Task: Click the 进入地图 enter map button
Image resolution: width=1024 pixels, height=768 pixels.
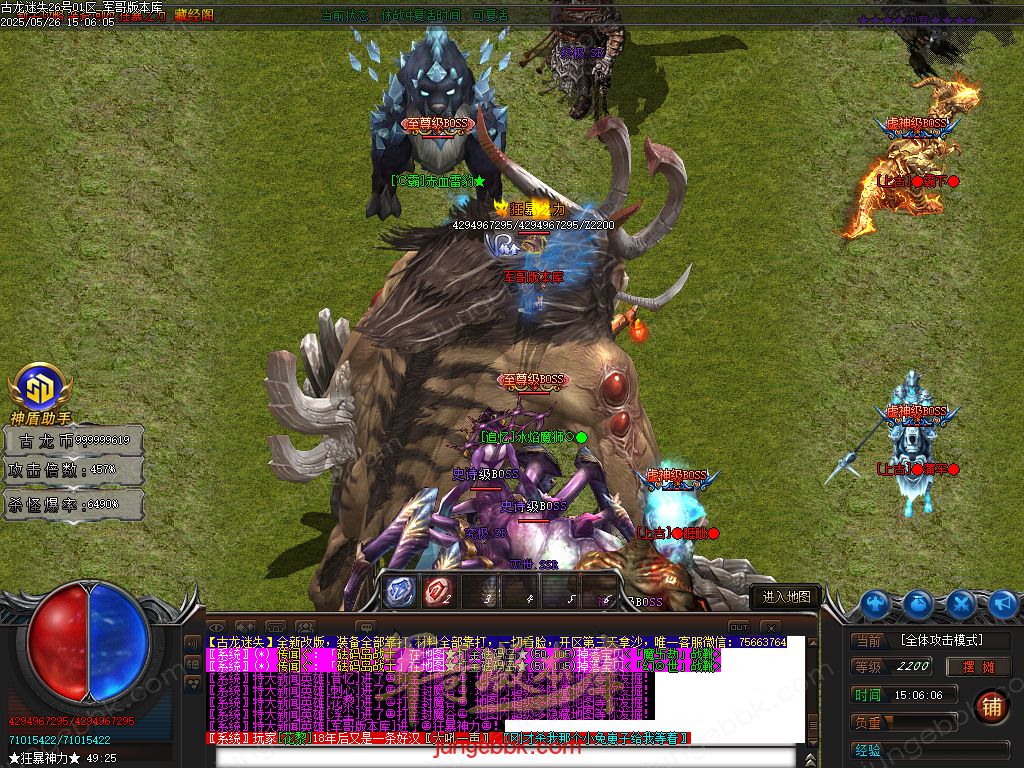Action: [x=786, y=597]
